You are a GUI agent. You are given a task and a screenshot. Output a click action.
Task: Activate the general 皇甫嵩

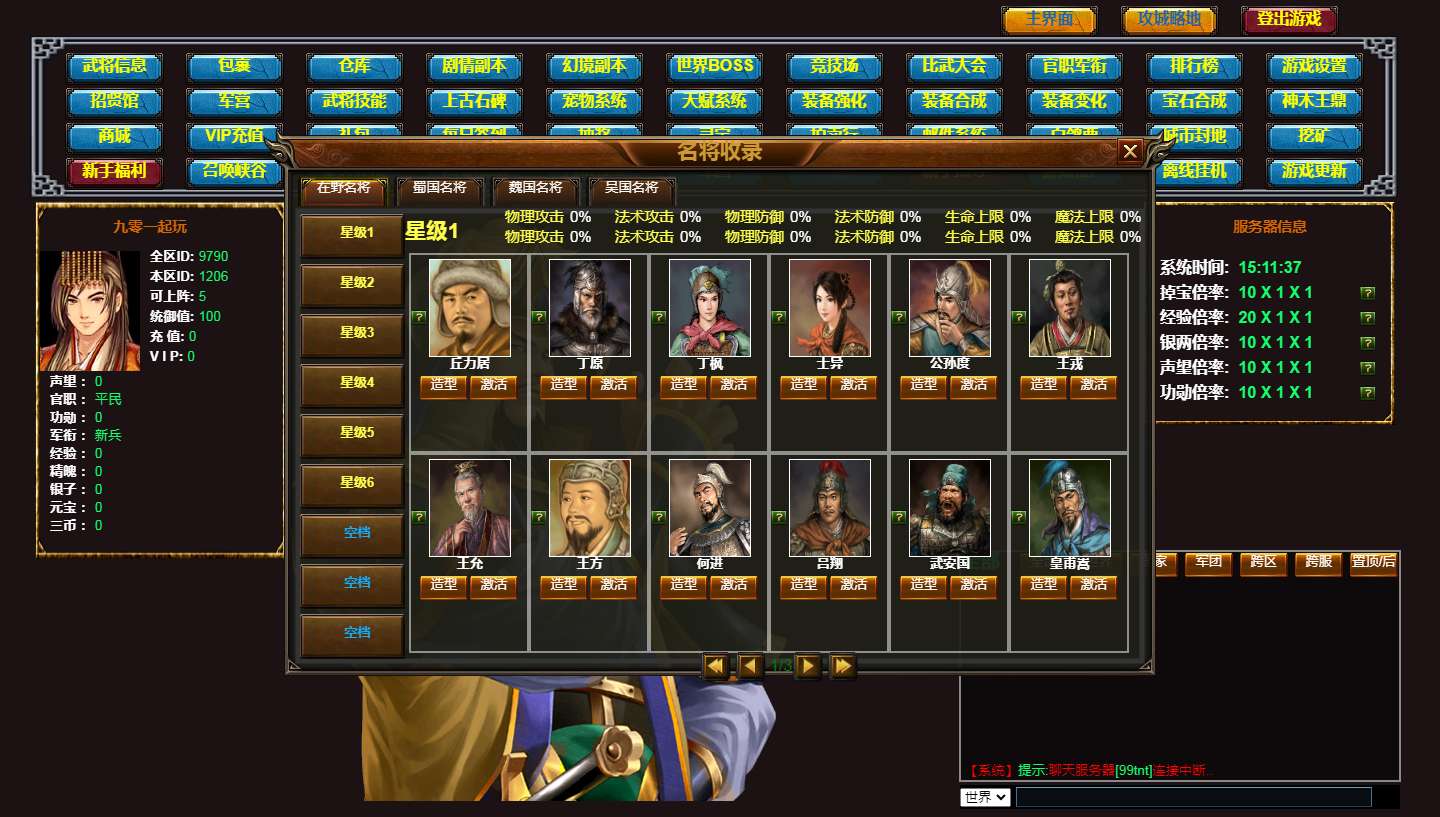click(1093, 585)
